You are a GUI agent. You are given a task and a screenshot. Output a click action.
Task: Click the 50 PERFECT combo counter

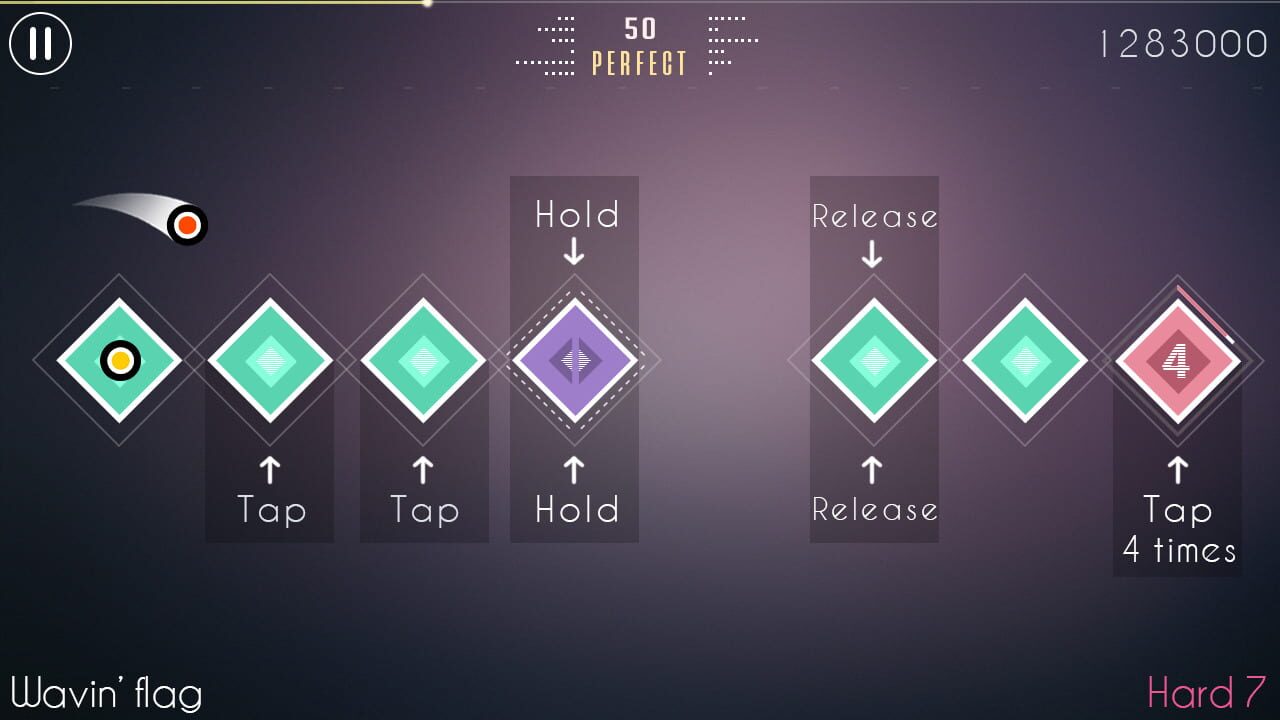638,45
